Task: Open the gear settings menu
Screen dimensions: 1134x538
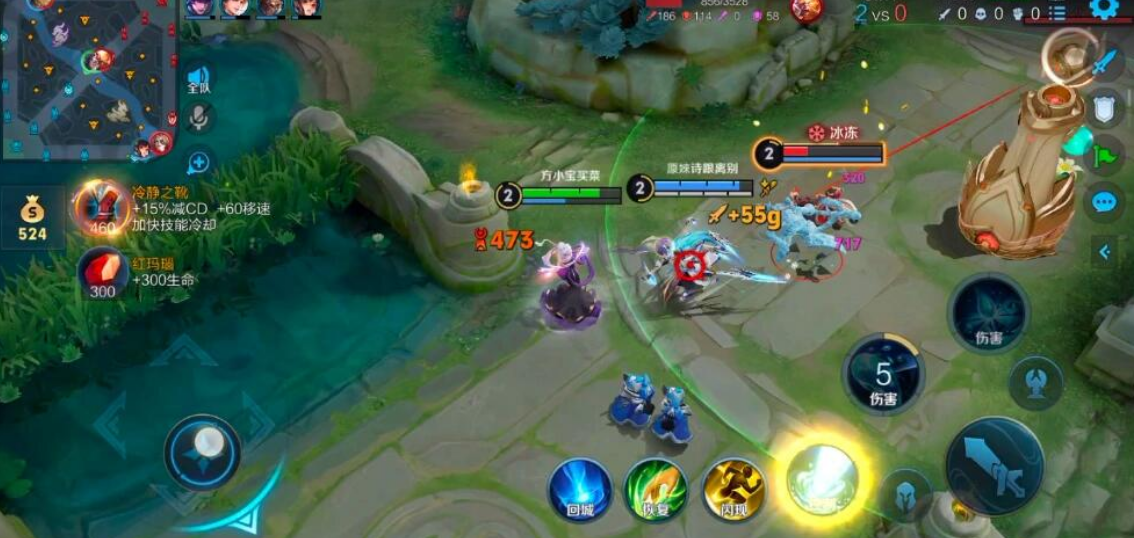Action: pos(1103,9)
